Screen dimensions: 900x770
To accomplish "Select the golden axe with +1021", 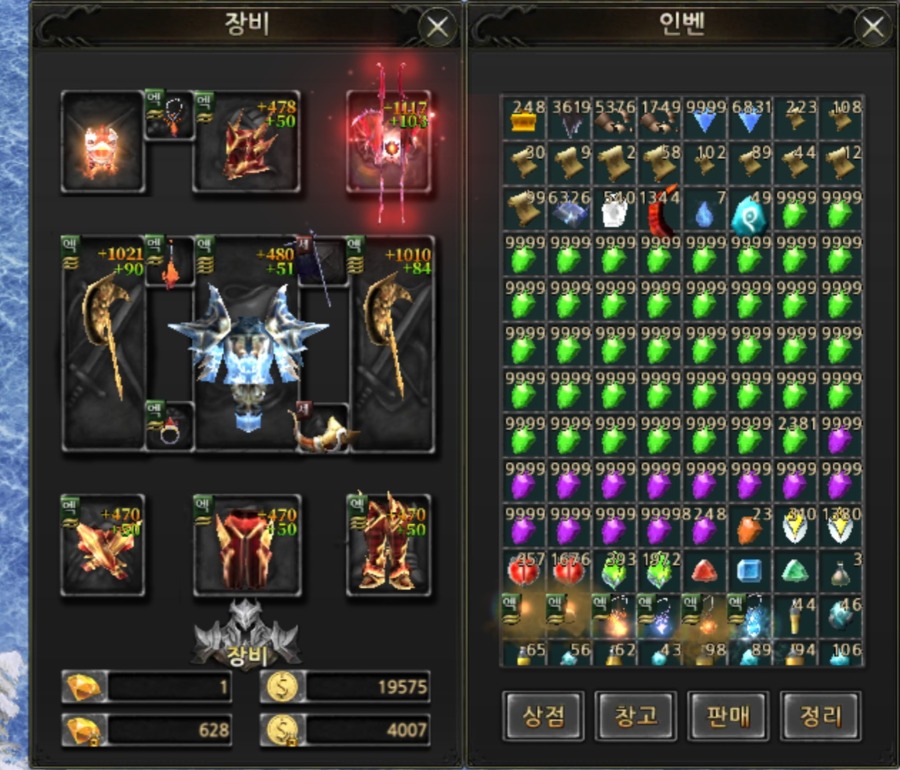I will 104,343.
